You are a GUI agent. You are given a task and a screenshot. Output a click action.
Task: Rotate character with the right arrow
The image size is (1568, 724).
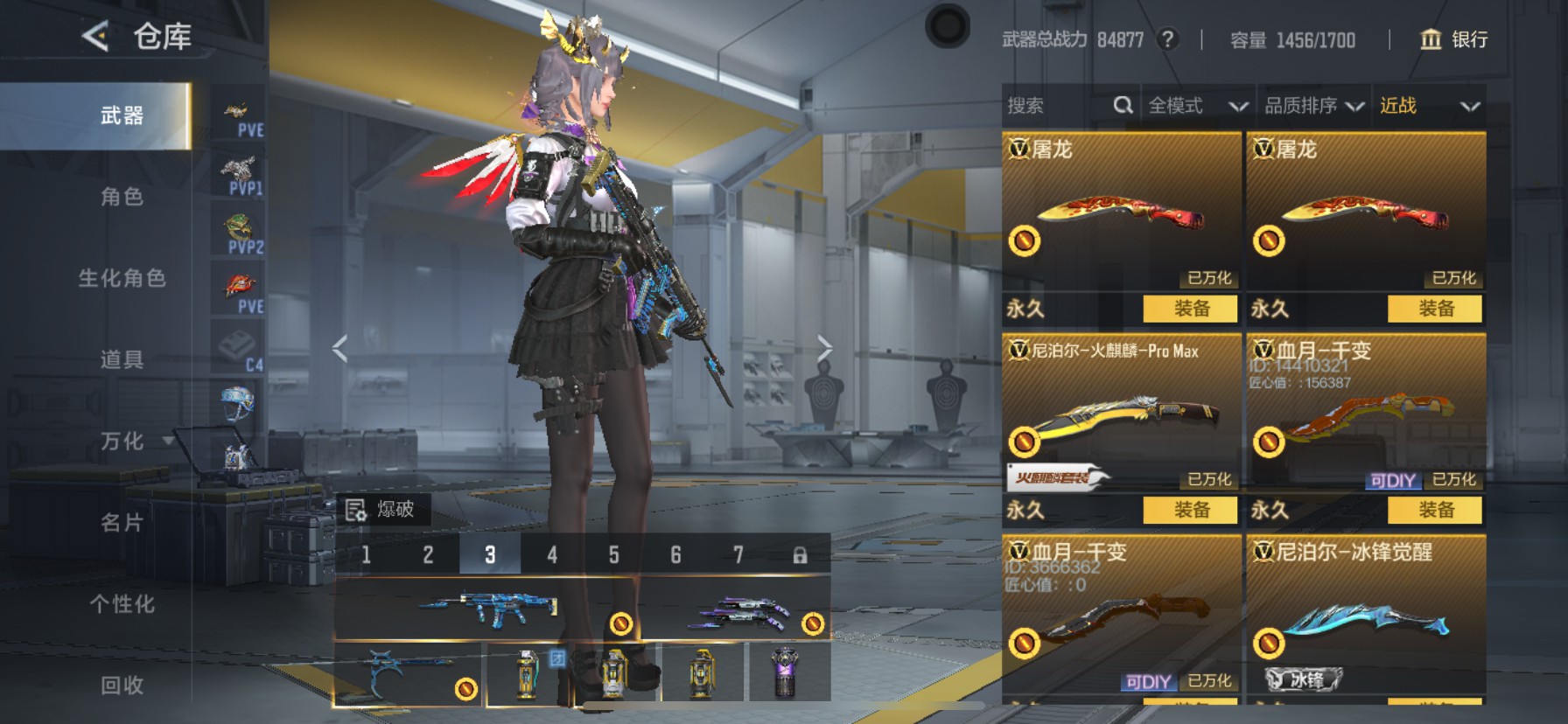pos(823,348)
